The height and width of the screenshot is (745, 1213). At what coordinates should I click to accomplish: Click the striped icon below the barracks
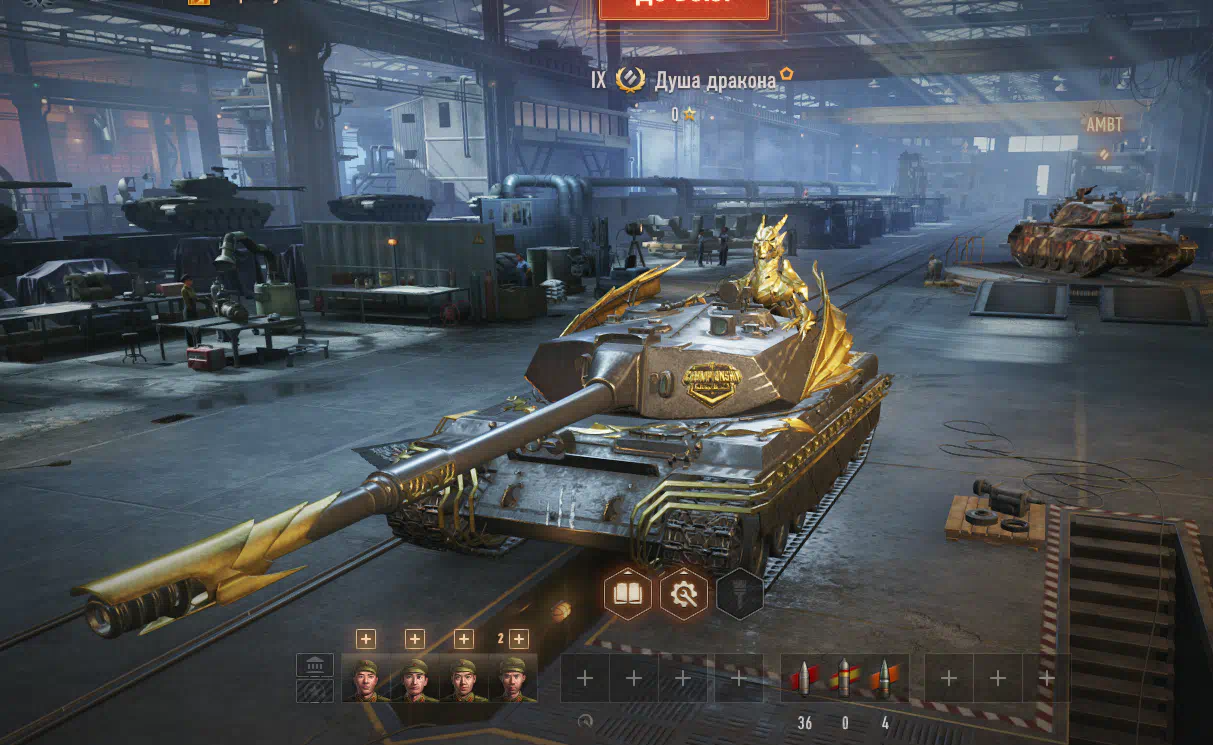[x=315, y=690]
